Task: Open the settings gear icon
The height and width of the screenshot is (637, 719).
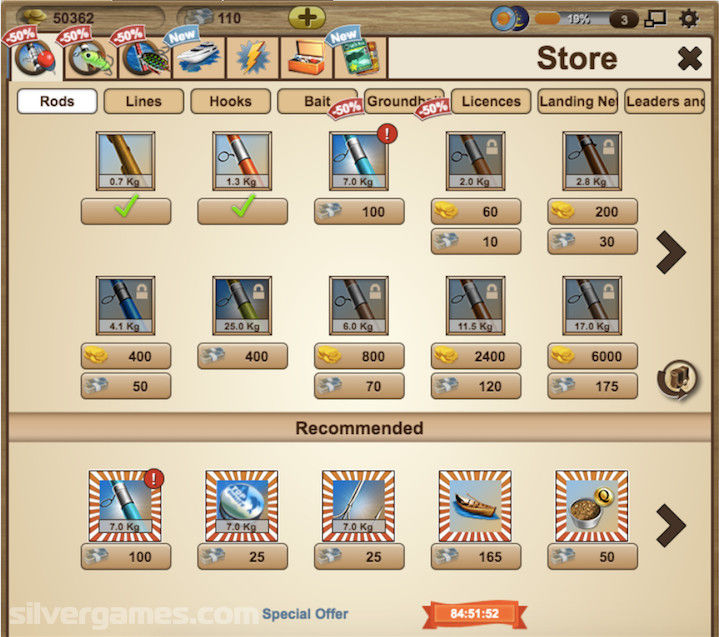Action: point(689,18)
